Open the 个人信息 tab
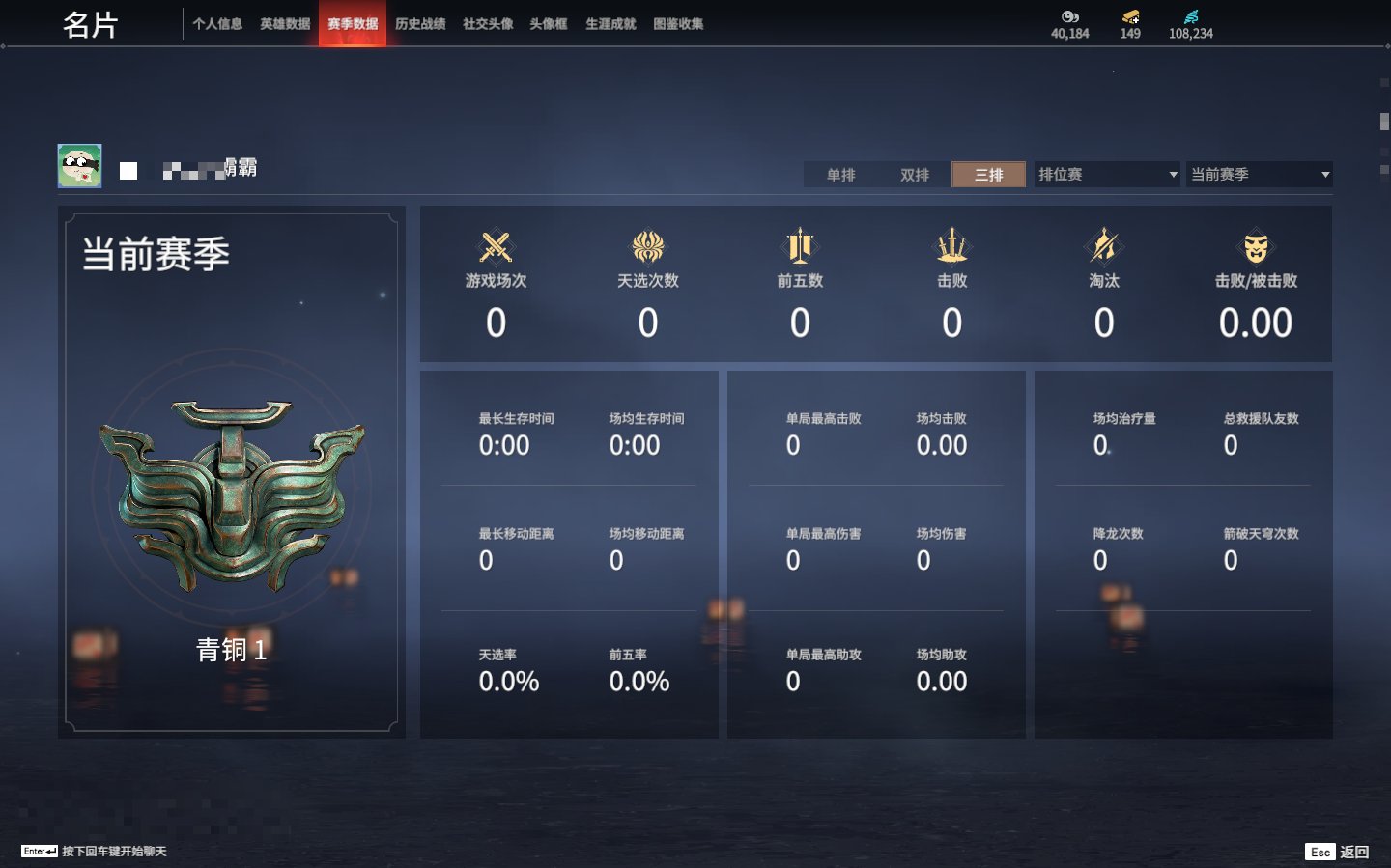The width and height of the screenshot is (1391, 868). [217, 24]
